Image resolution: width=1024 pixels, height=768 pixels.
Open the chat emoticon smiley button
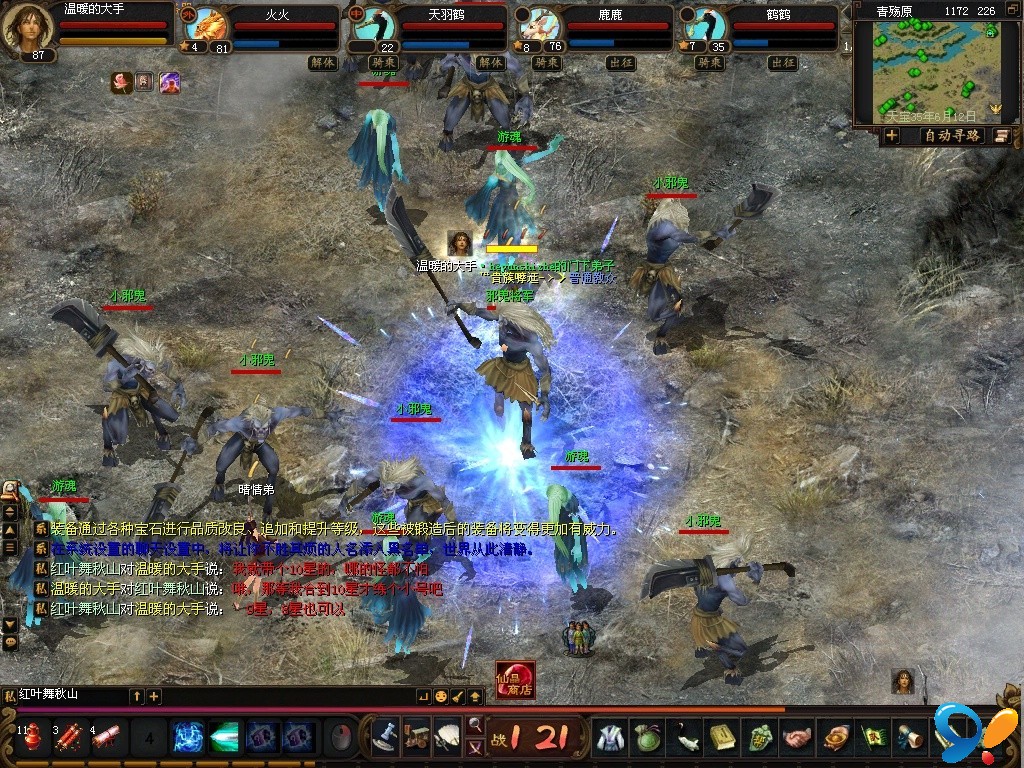(441, 696)
